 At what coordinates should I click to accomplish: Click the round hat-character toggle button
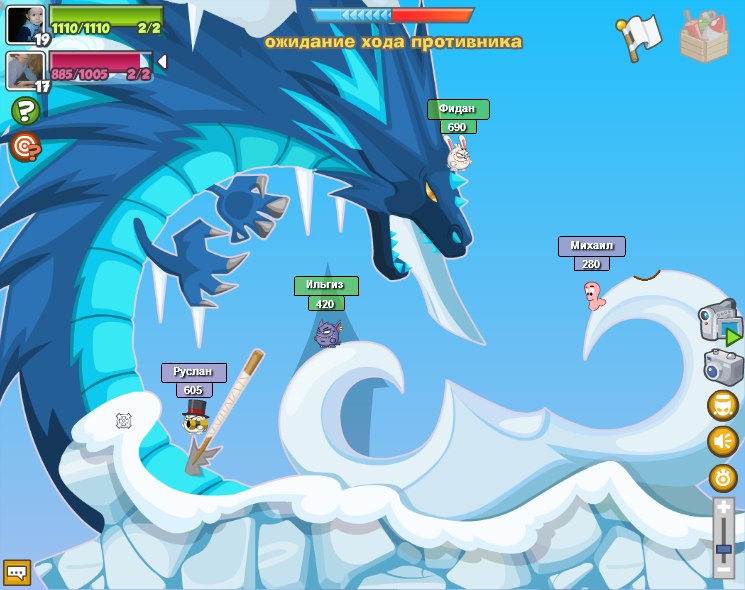click(x=723, y=406)
